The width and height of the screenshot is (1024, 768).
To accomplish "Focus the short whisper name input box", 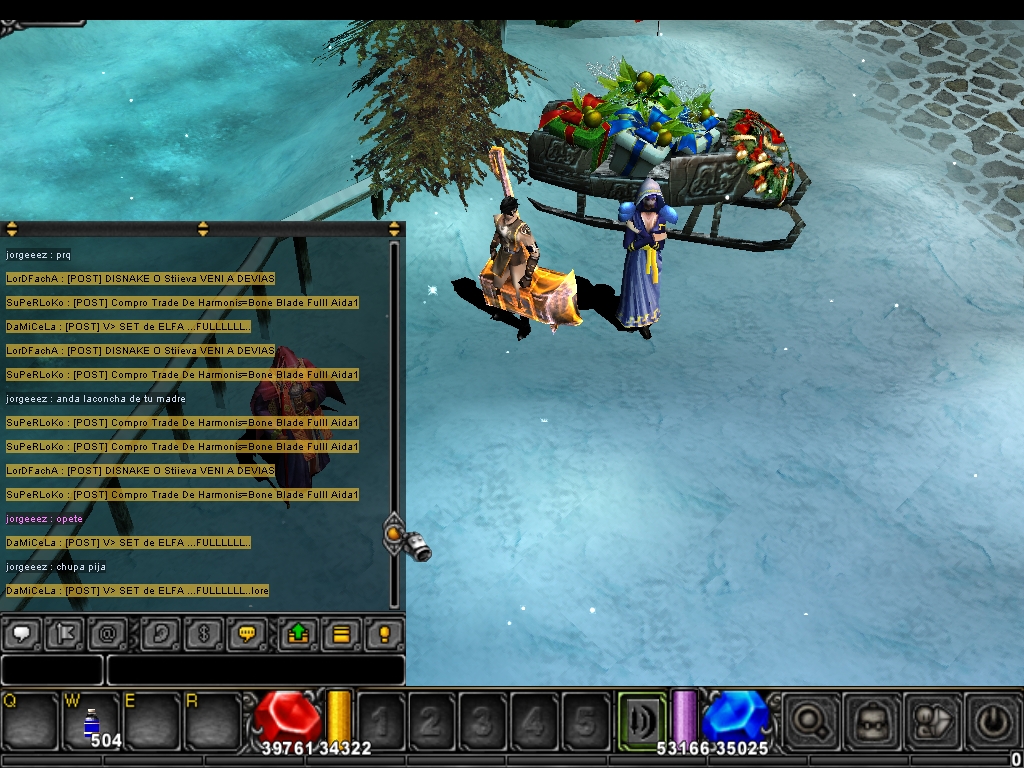I will (x=52, y=670).
